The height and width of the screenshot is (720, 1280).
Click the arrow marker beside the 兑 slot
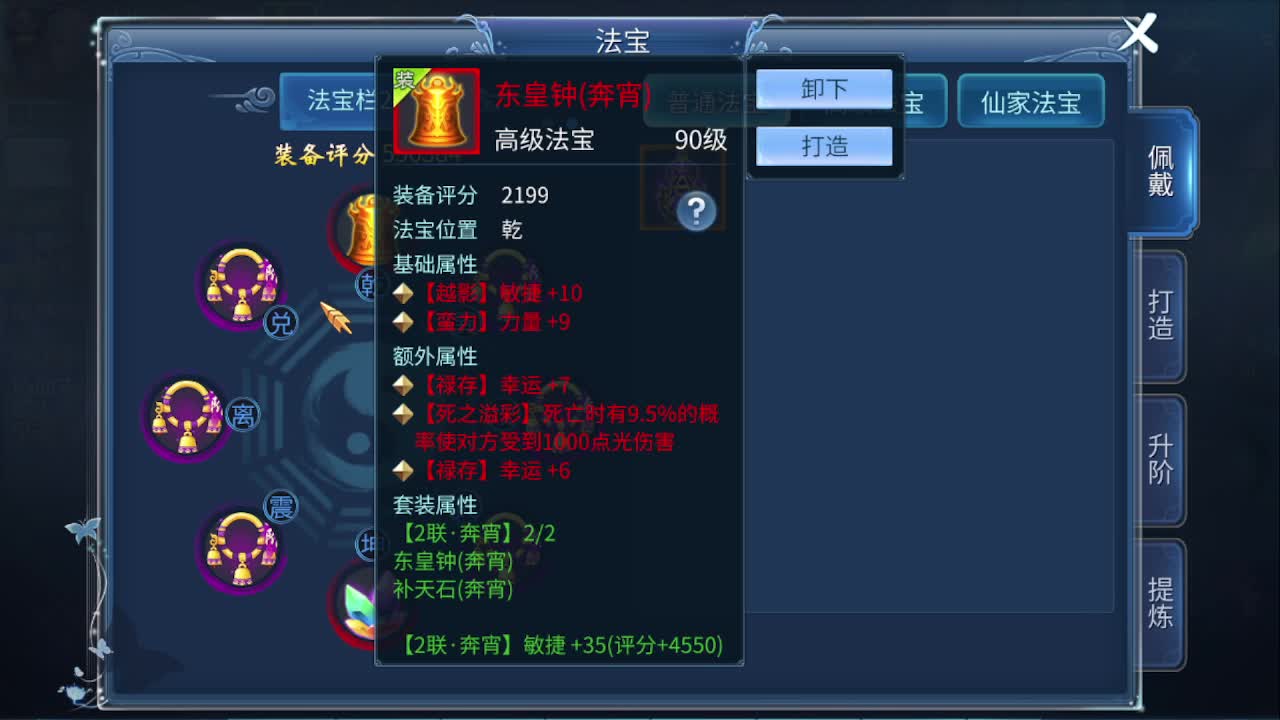[x=335, y=318]
